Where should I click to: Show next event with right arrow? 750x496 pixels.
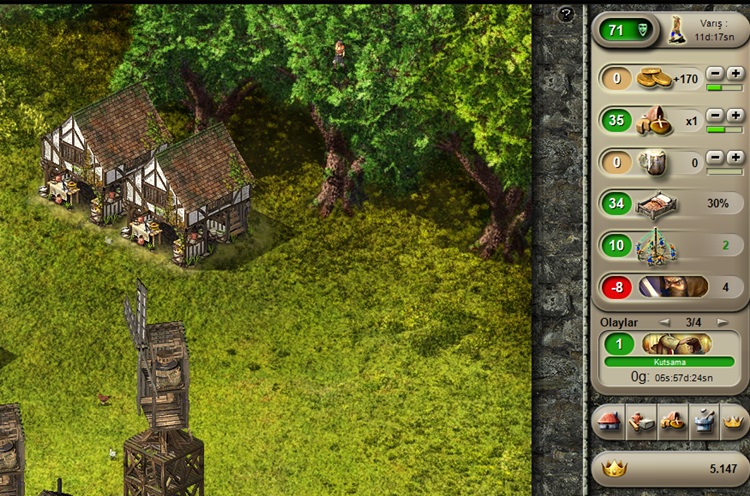(x=724, y=322)
